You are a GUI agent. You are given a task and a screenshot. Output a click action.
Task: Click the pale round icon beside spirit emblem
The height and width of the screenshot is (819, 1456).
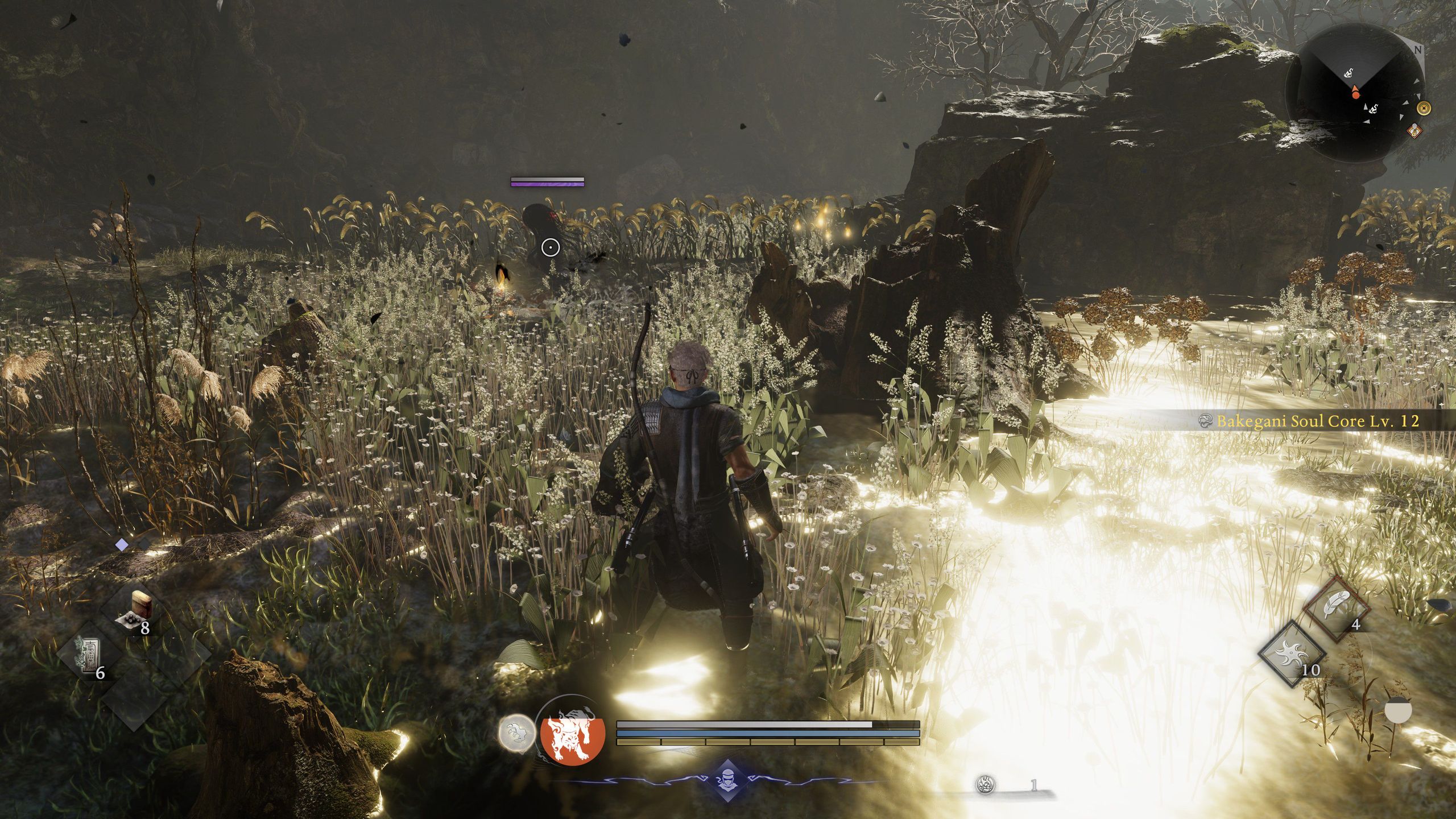517,733
